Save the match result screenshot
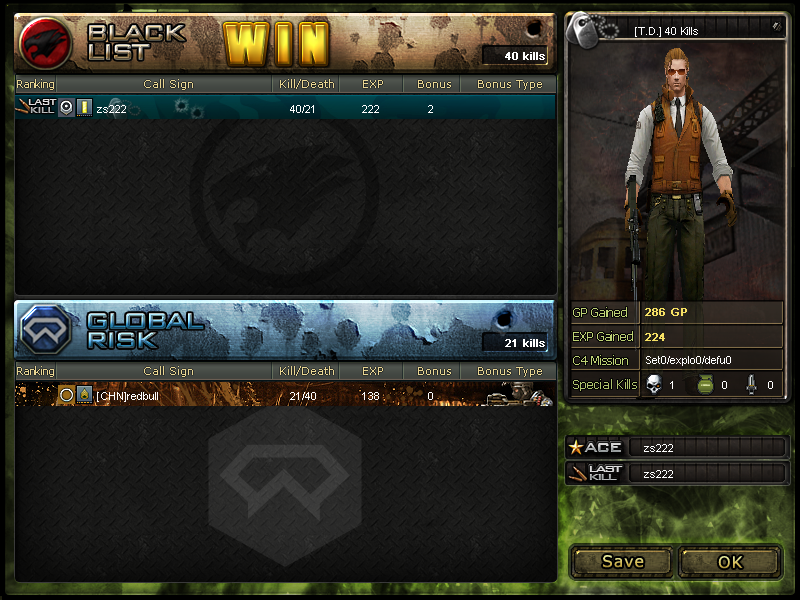Viewport: 800px width, 600px height. point(622,561)
